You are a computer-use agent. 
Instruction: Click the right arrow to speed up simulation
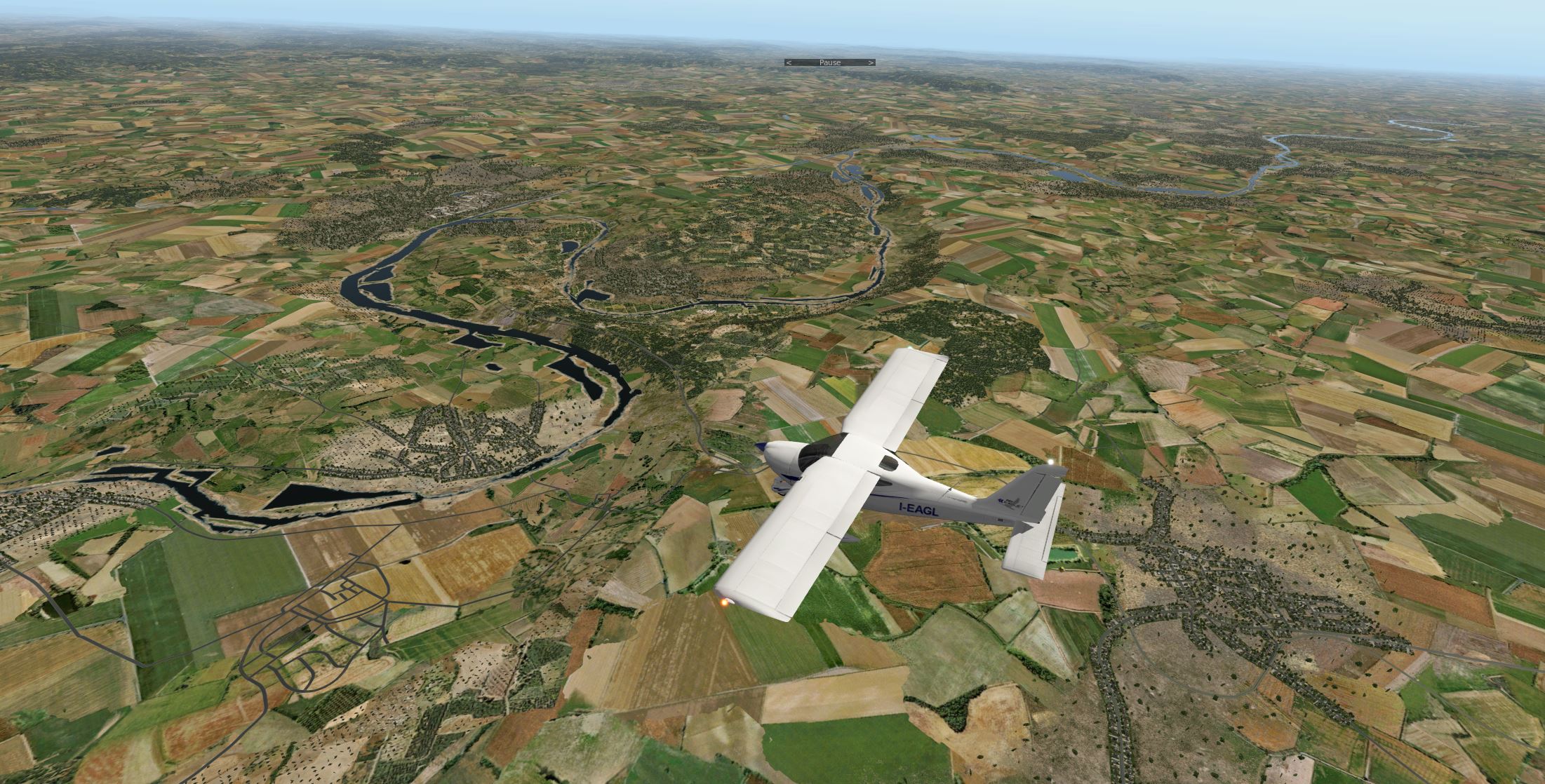pos(872,63)
